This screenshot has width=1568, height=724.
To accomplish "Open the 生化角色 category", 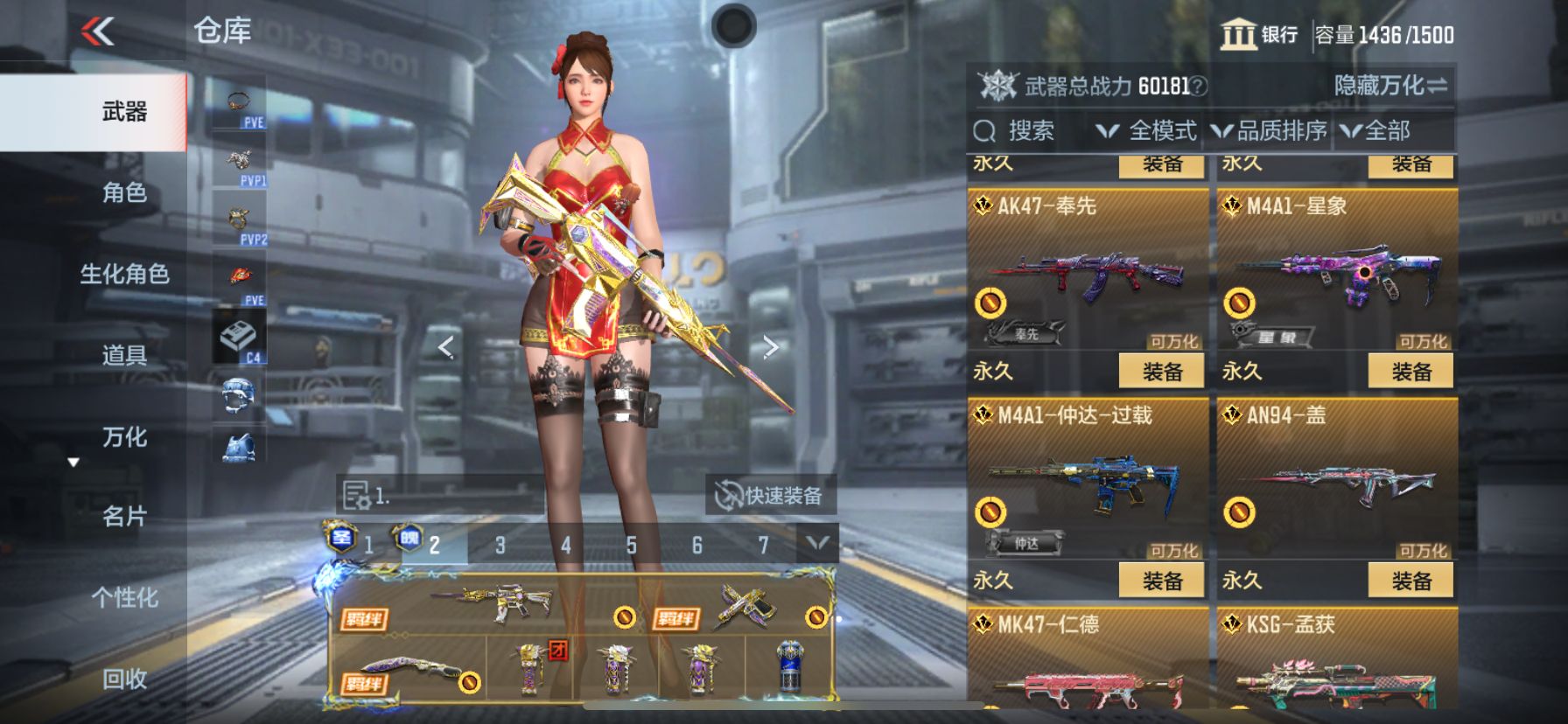I will 124,274.
